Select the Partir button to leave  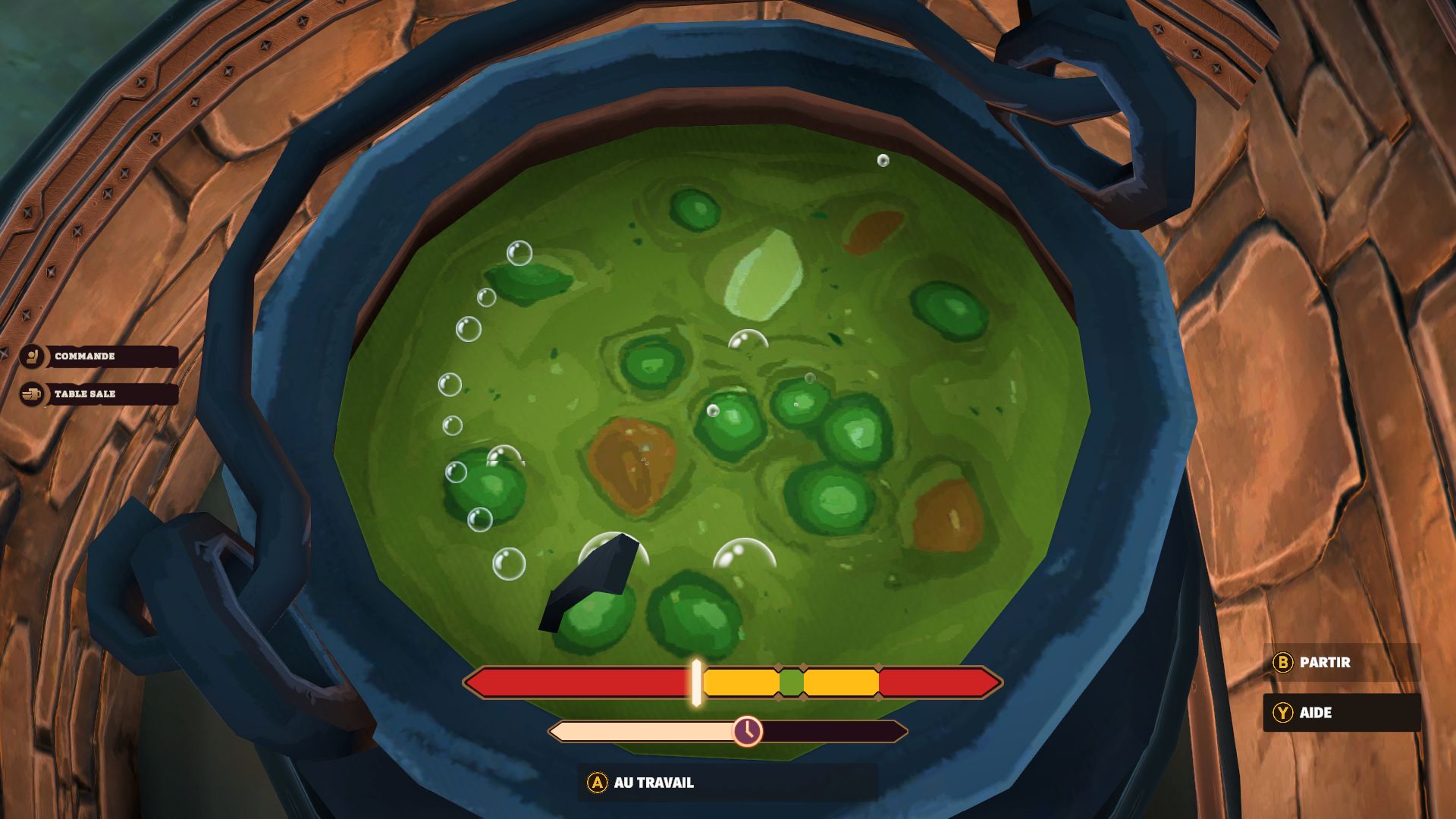1340,662
